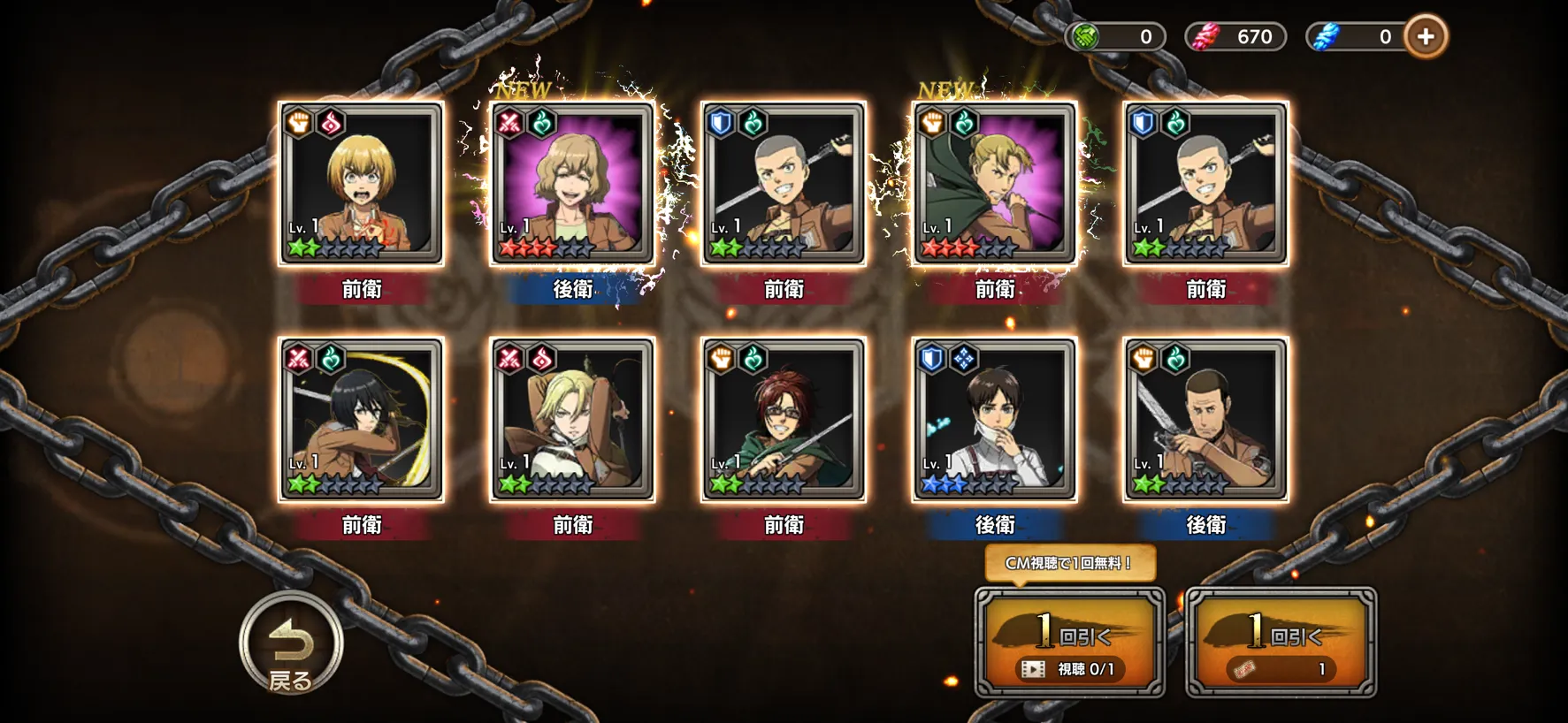Go back with the 戻る button

tap(291, 643)
